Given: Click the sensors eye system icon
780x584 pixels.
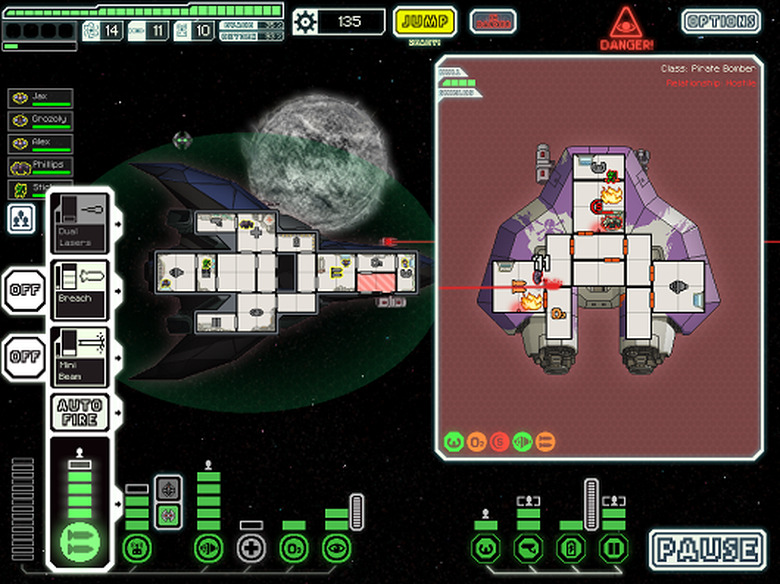Looking at the screenshot, I should (x=337, y=547).
